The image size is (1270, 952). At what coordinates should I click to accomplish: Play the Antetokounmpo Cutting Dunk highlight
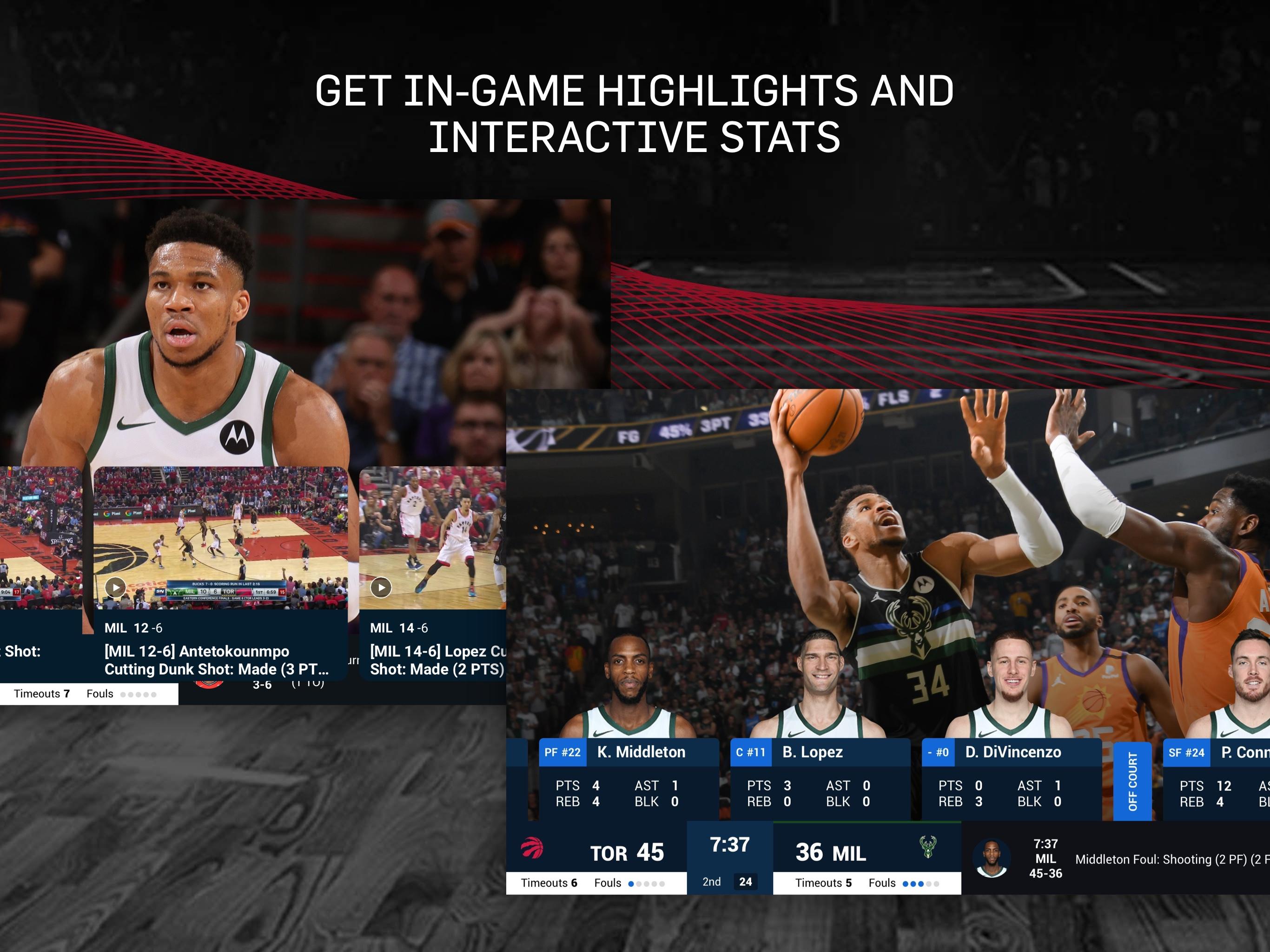pyautogui.click(x=115, y=587)
